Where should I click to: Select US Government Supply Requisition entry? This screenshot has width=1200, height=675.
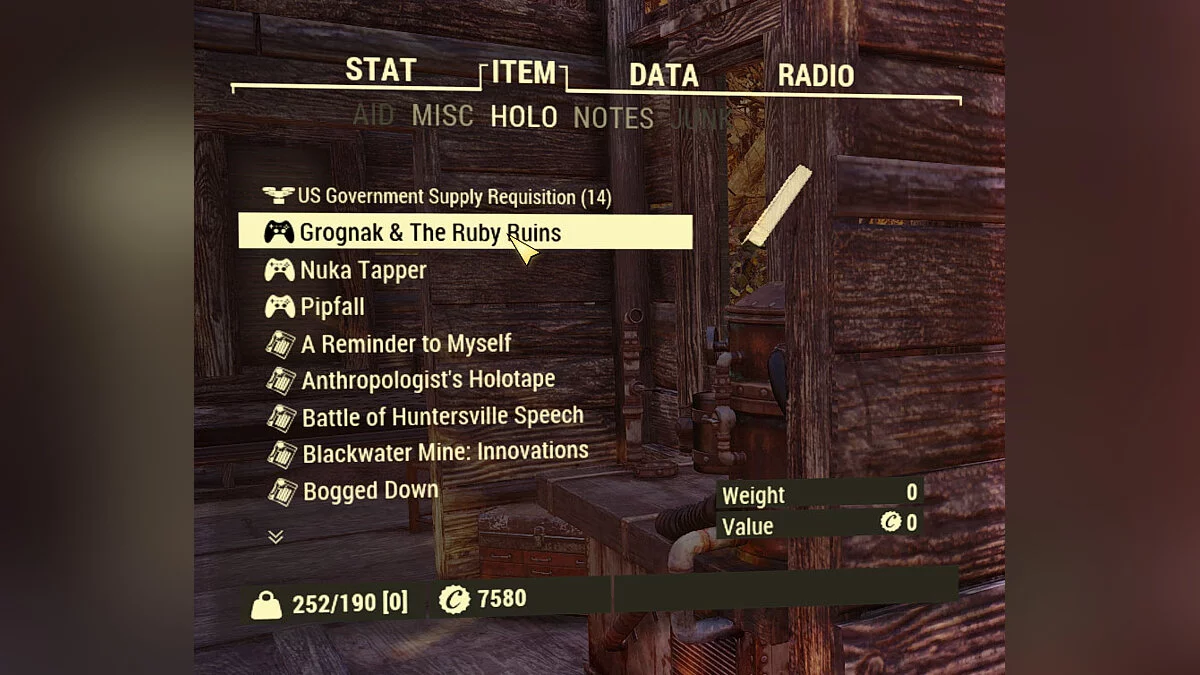tap(454, 197)
